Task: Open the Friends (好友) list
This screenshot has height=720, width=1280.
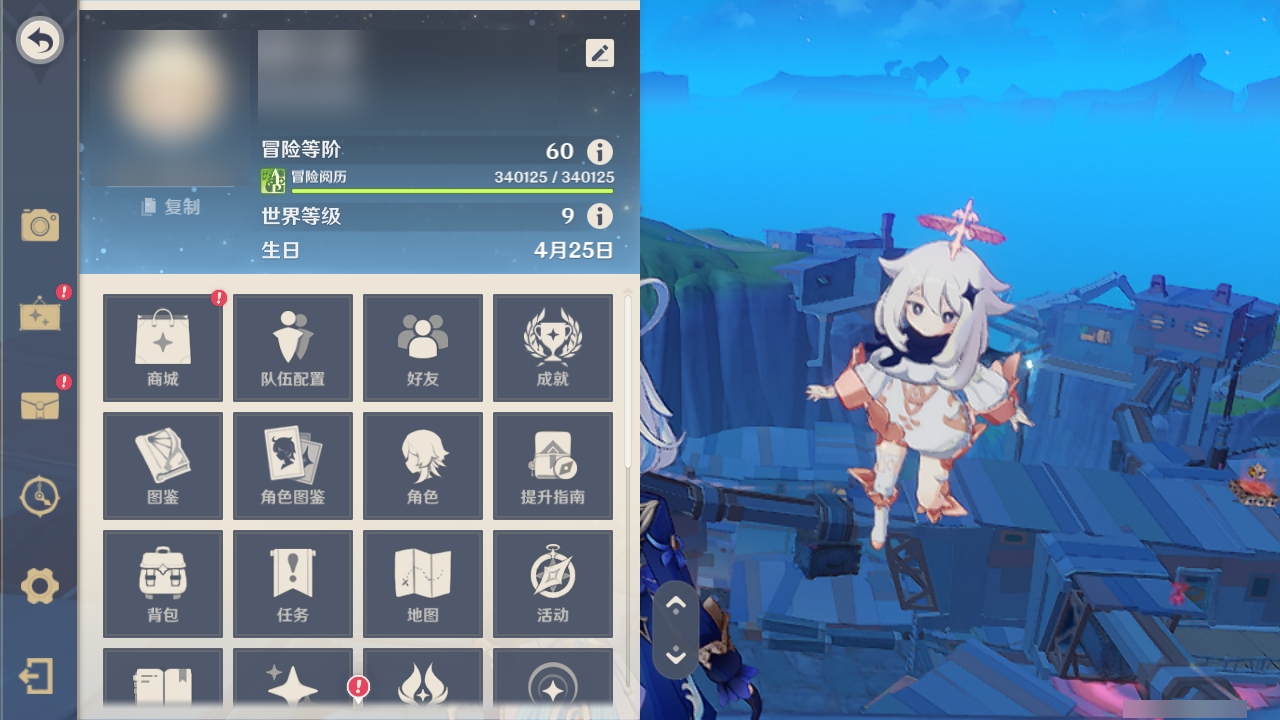Action: click(x=422, y=347)
